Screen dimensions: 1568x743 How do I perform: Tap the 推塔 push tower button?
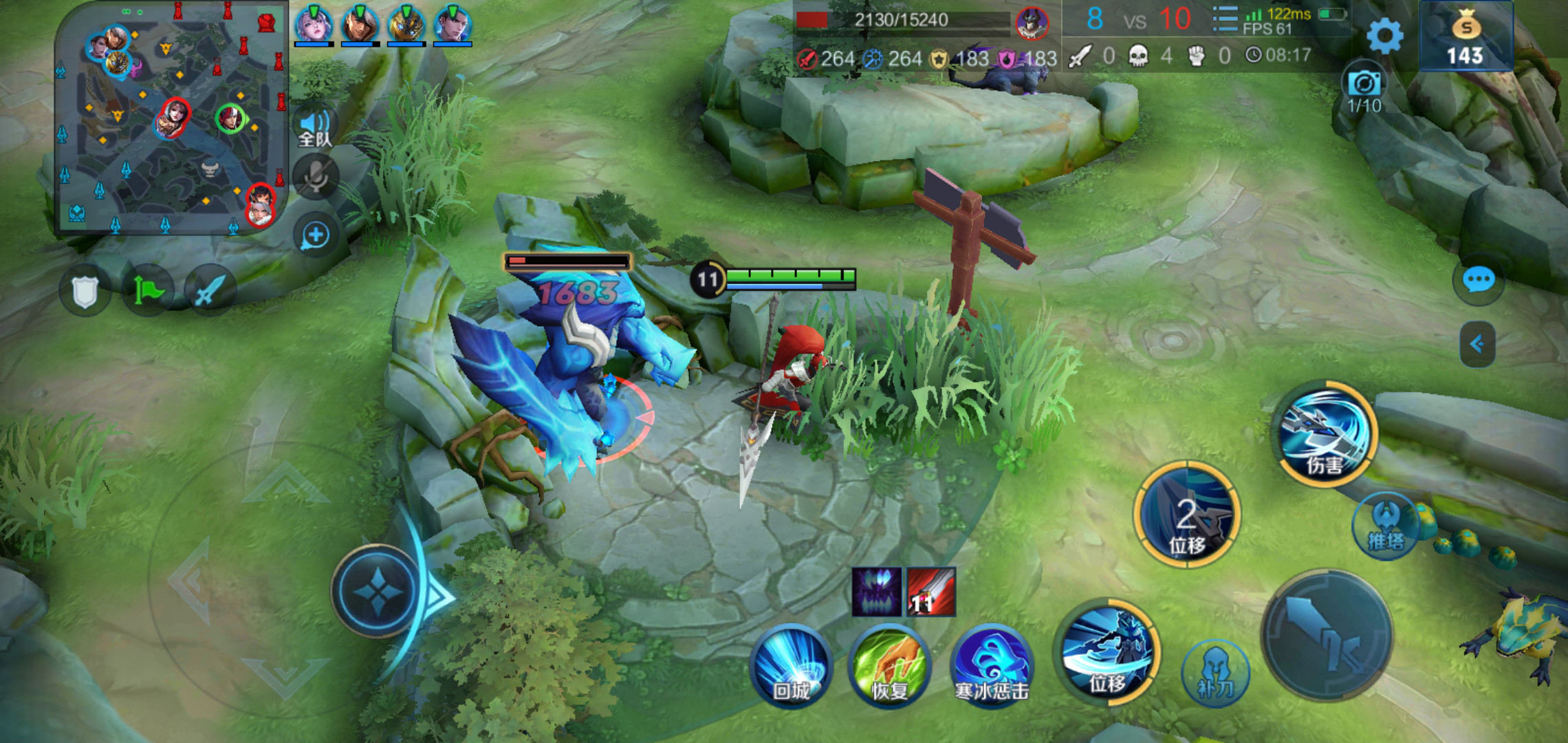1386,526
